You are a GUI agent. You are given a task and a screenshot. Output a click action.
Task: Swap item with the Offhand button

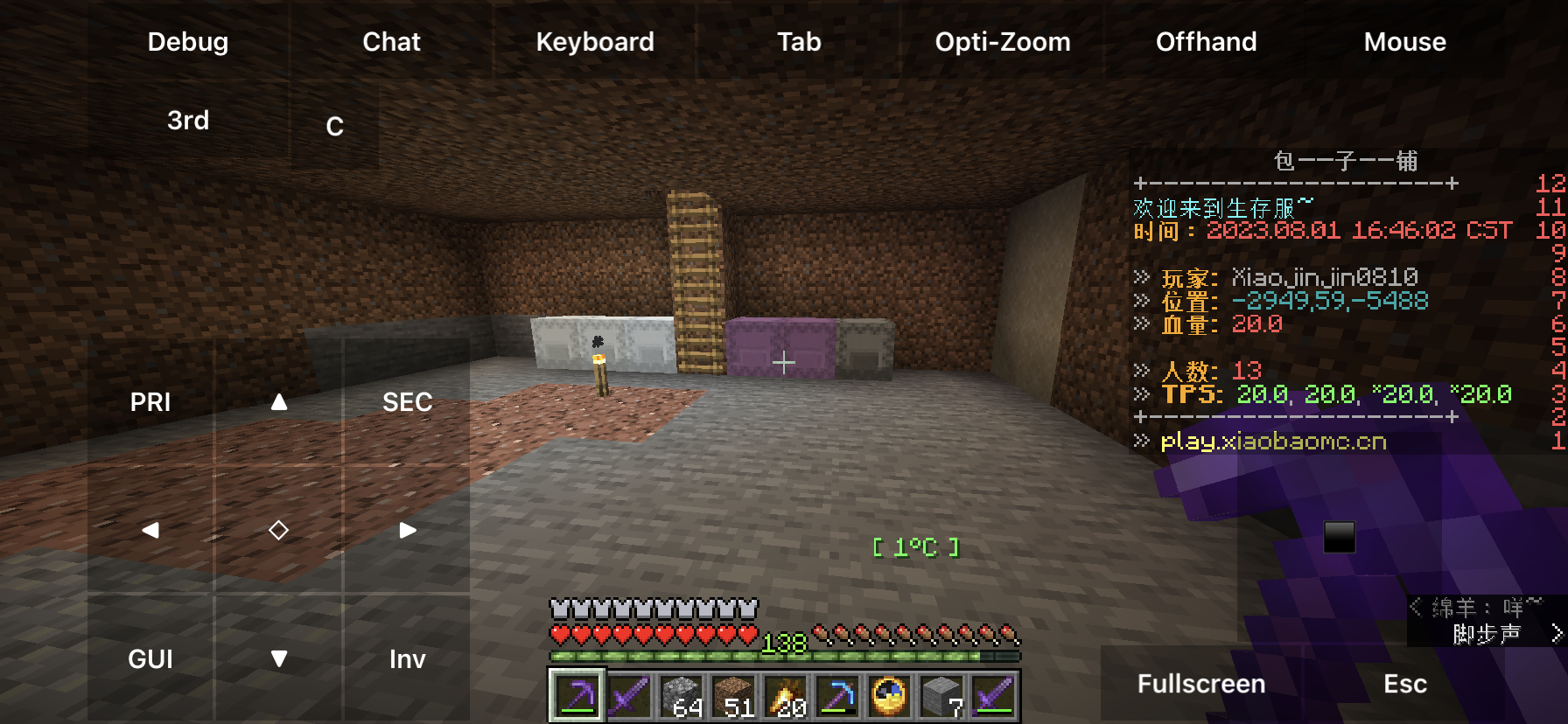coord(1206,42)
